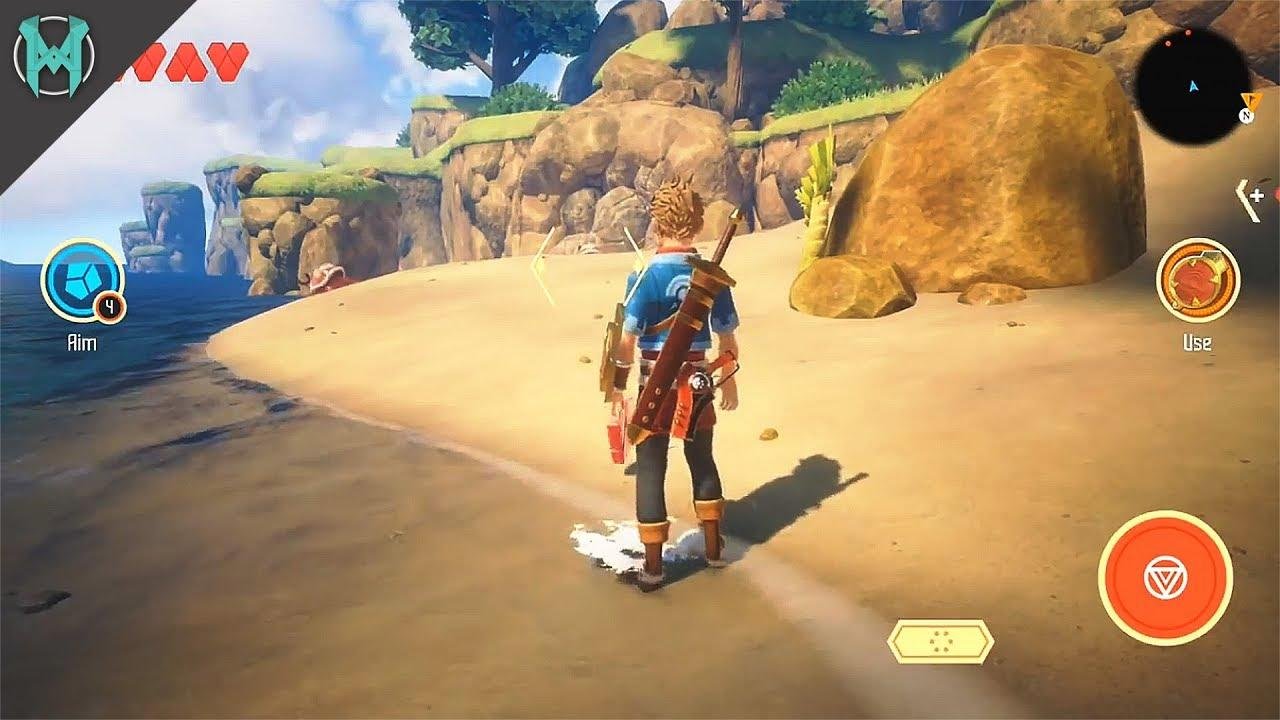Select the orange waypoint flag on the minimap edge
Viewport: 1280px width, 720px height.
(1251, 100)
